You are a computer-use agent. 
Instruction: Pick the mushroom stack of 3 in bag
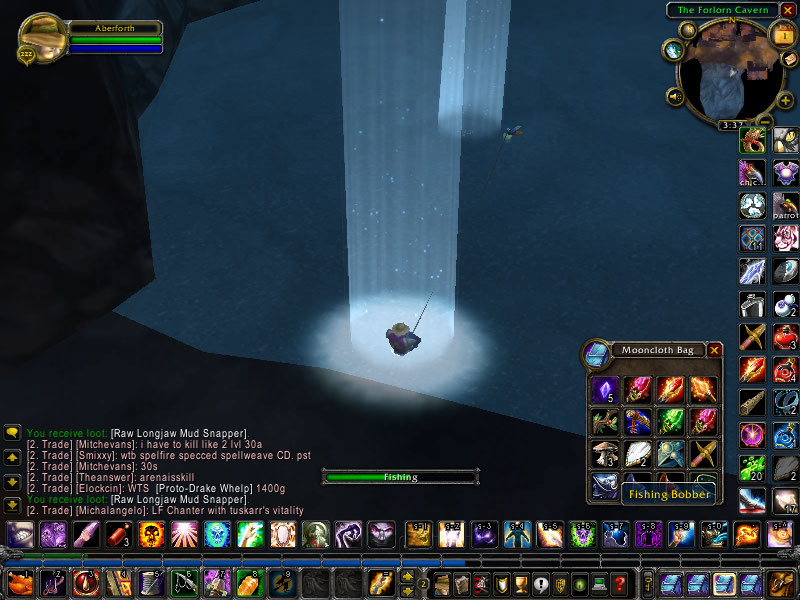pos(605,453)
